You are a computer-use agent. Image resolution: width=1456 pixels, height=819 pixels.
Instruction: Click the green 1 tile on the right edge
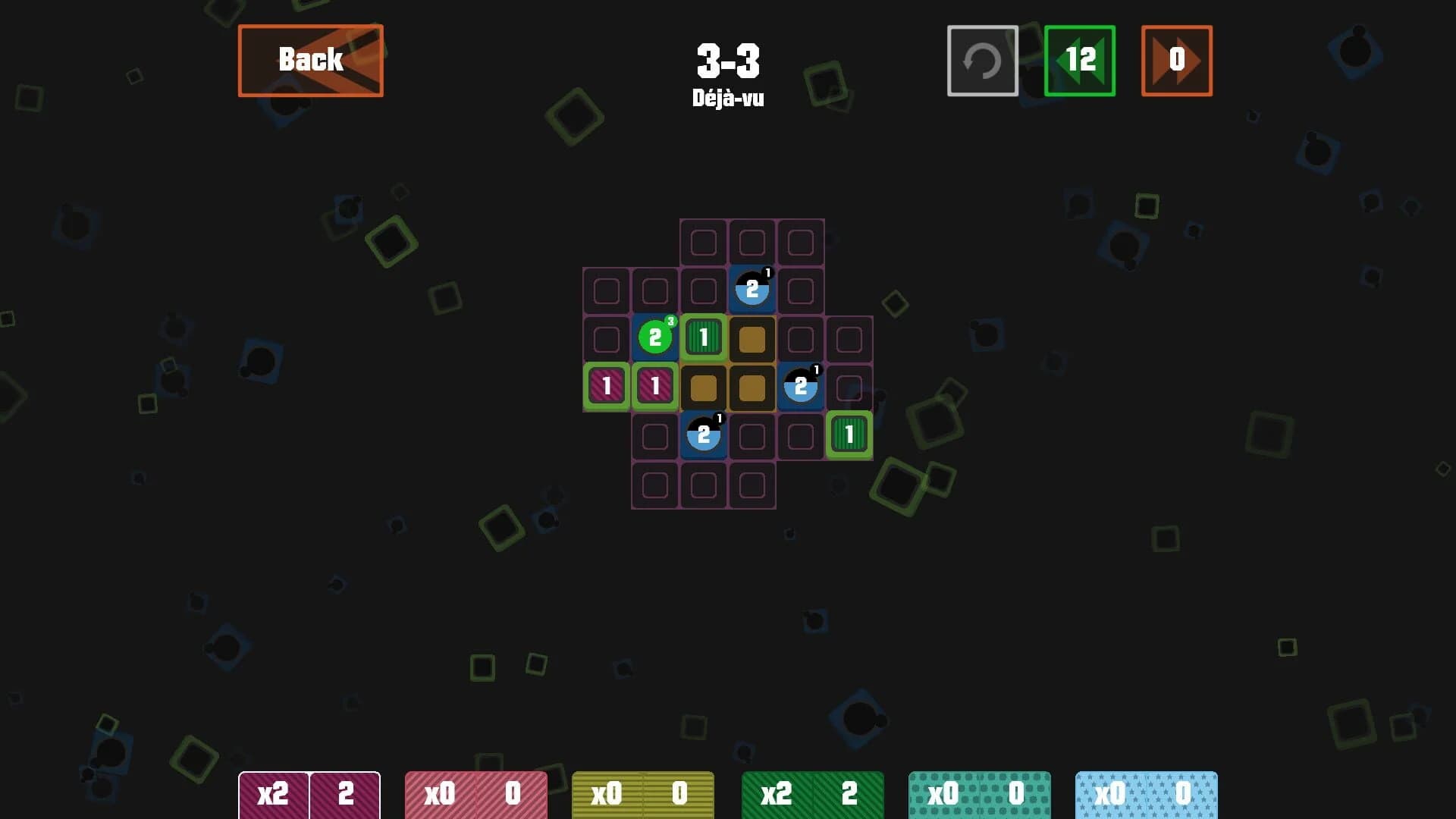pyautogui.click(x=849, y=435)
